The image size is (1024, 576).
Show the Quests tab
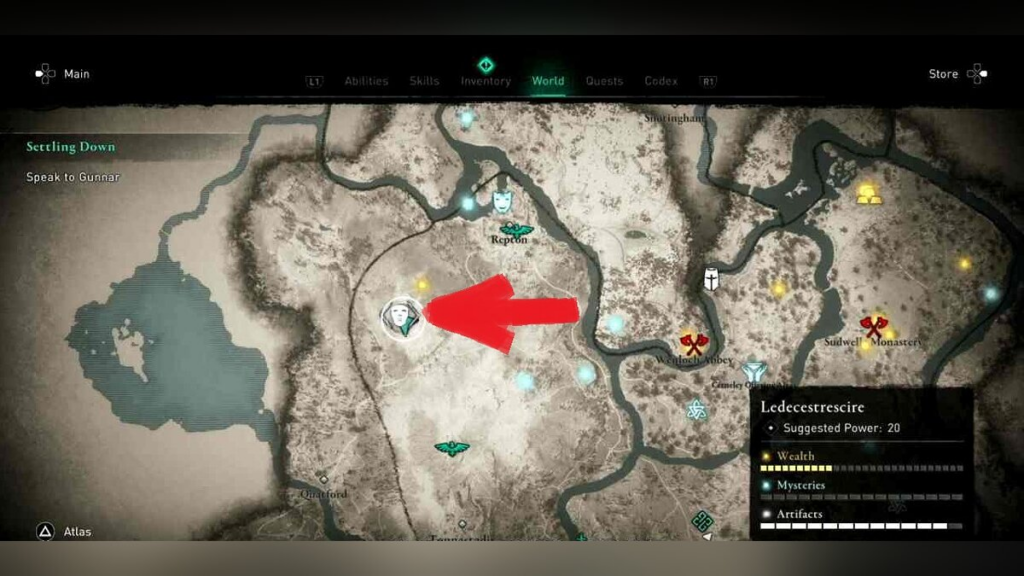(x=604, y=81)
